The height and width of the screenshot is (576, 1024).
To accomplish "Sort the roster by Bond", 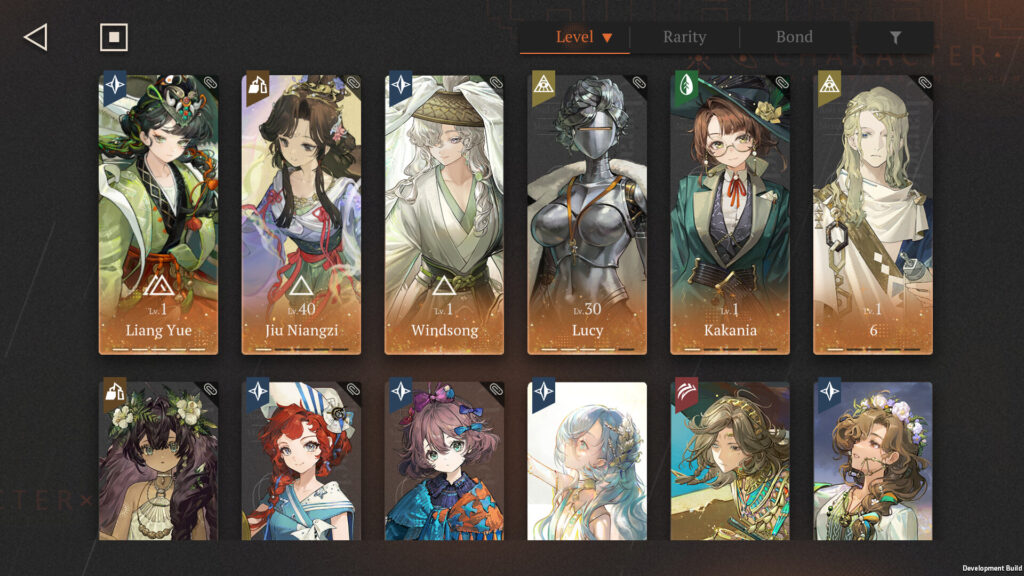I will click(x=794, y=38).
